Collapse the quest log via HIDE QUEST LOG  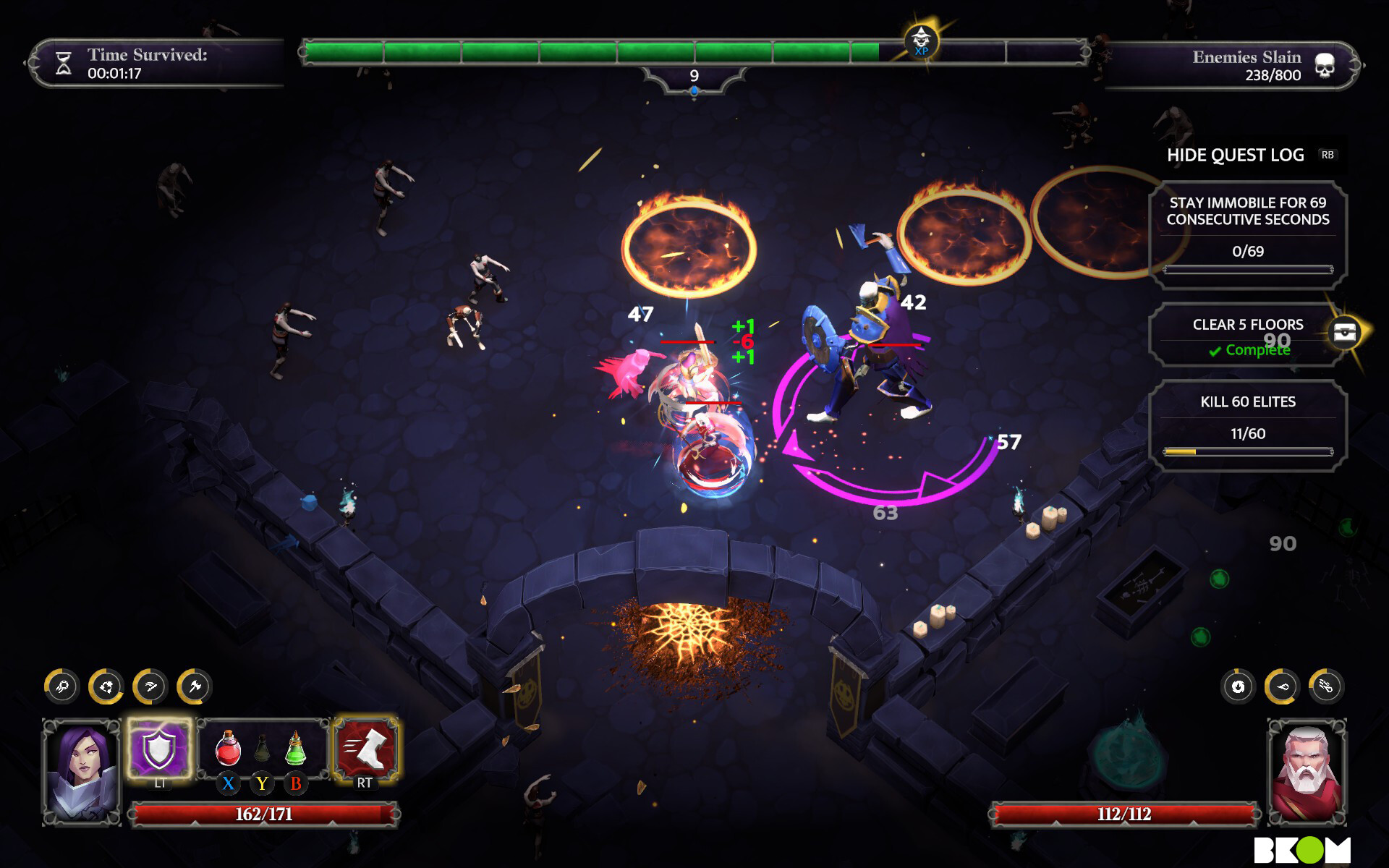1235,155
